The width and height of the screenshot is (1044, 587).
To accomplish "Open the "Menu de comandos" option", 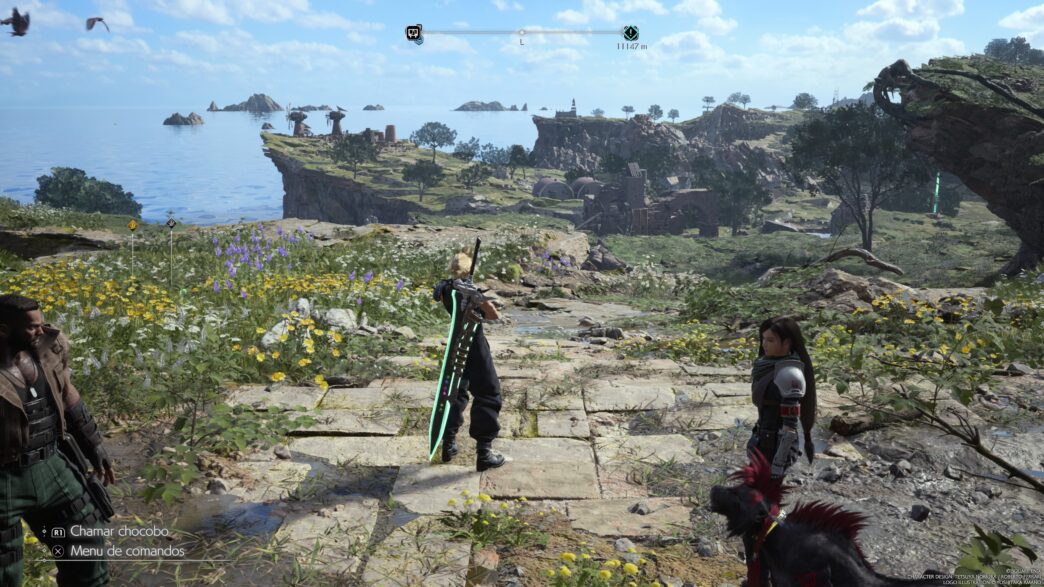I will [126, 550].
